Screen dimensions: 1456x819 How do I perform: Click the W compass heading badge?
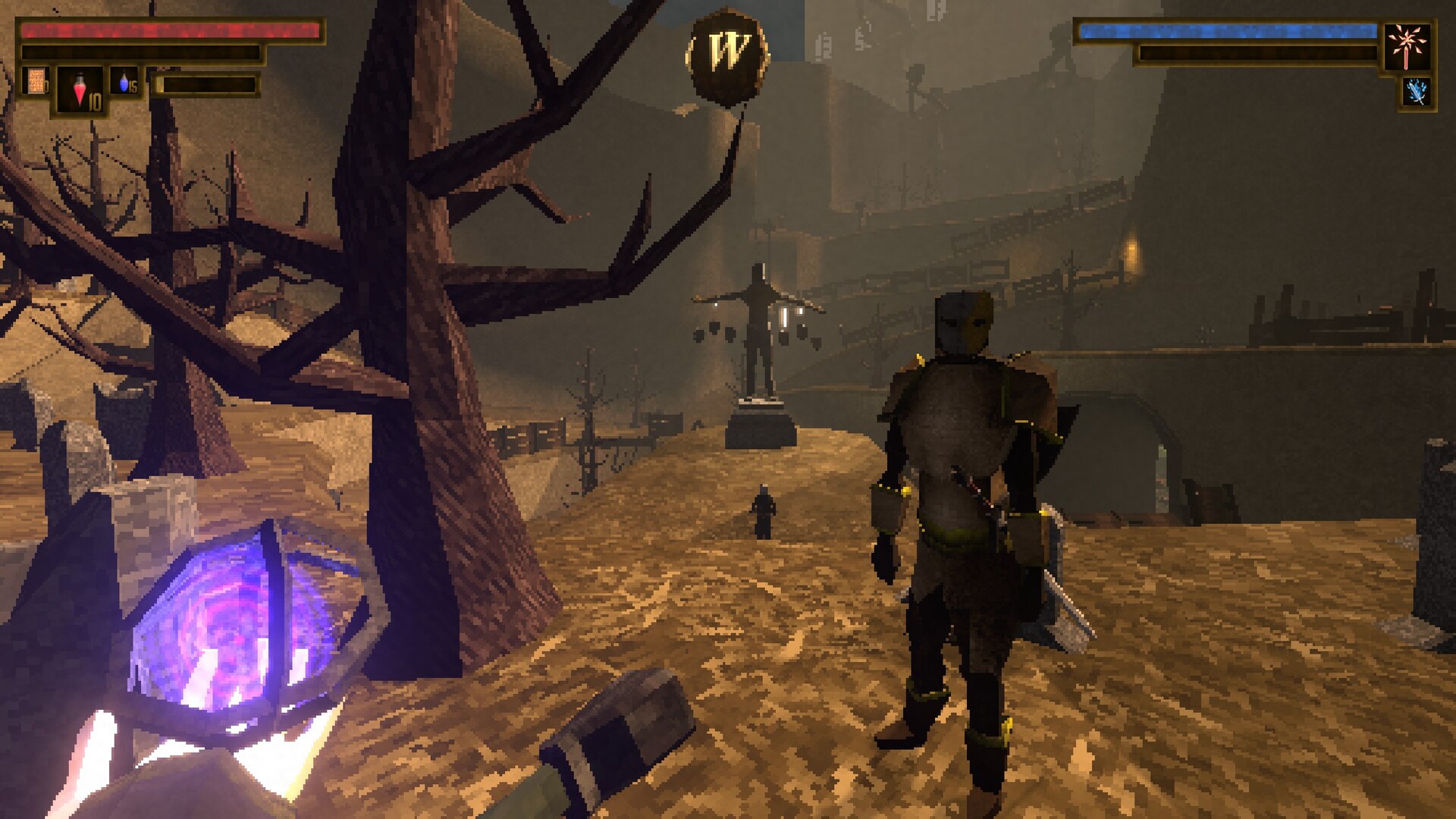[x=727, y=55]
